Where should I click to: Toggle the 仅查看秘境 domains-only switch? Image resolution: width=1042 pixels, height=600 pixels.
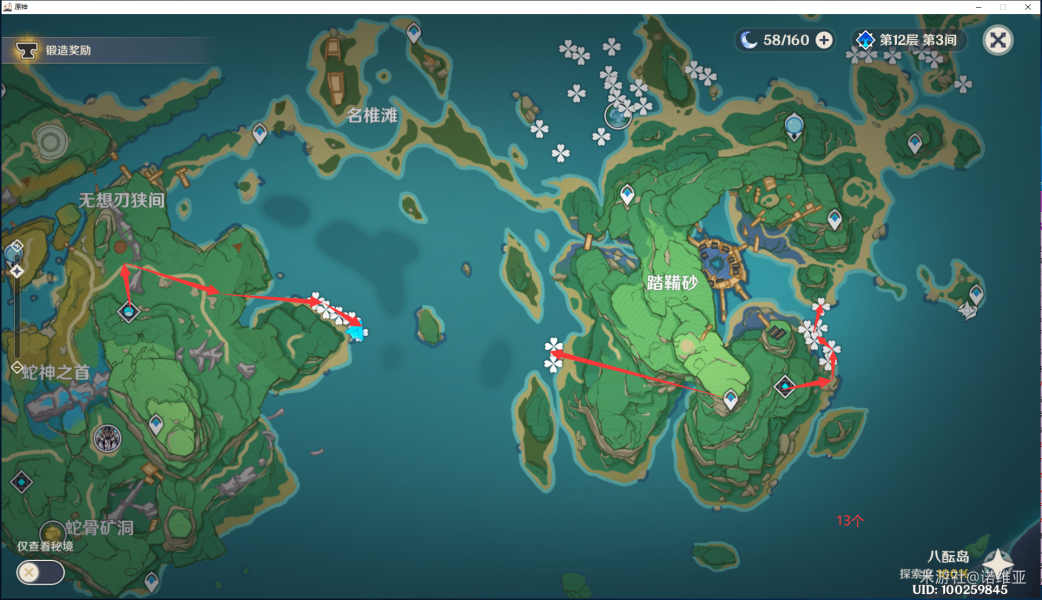tap(40, 572)
